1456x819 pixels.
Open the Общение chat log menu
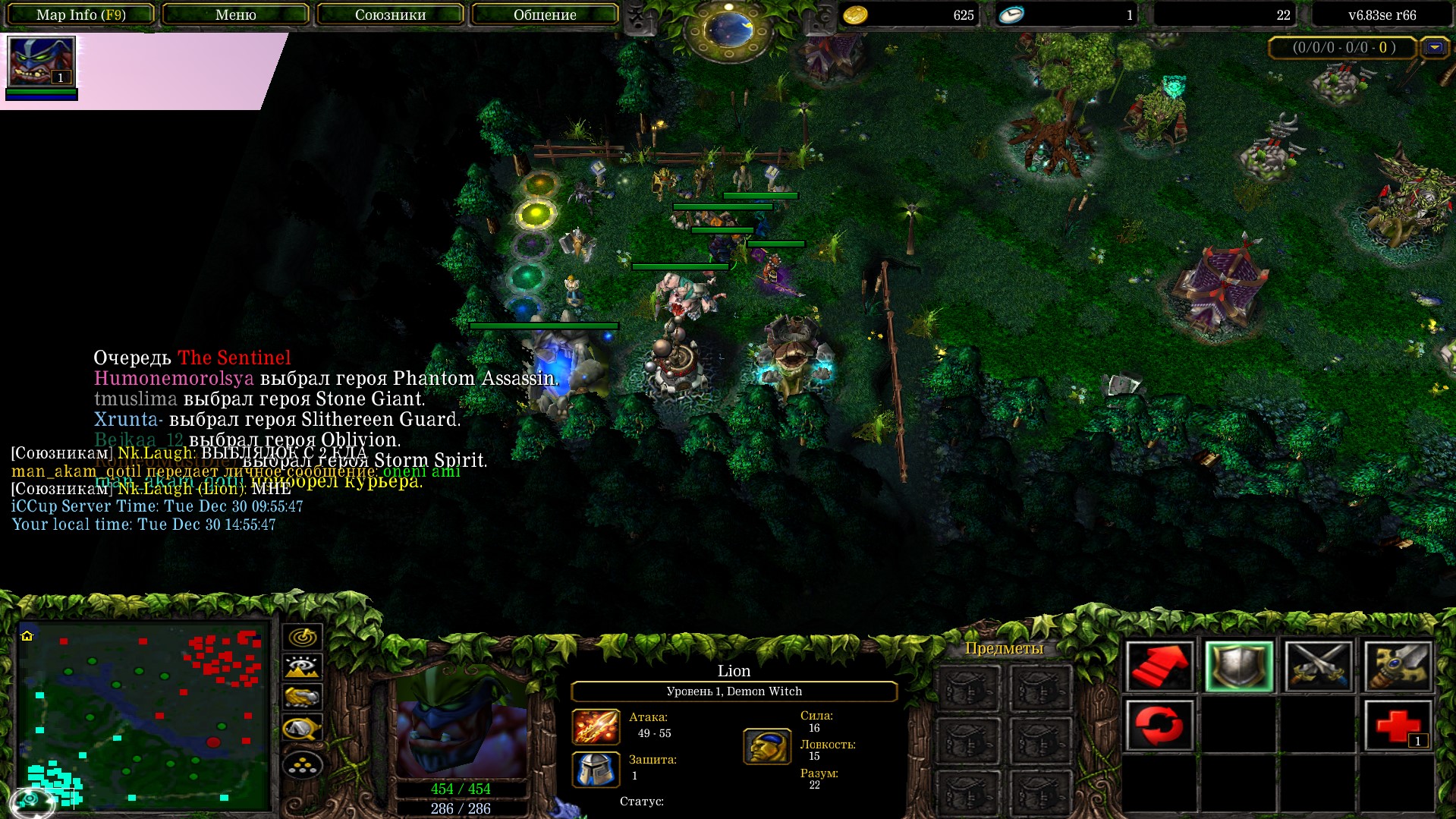[545, 14]
